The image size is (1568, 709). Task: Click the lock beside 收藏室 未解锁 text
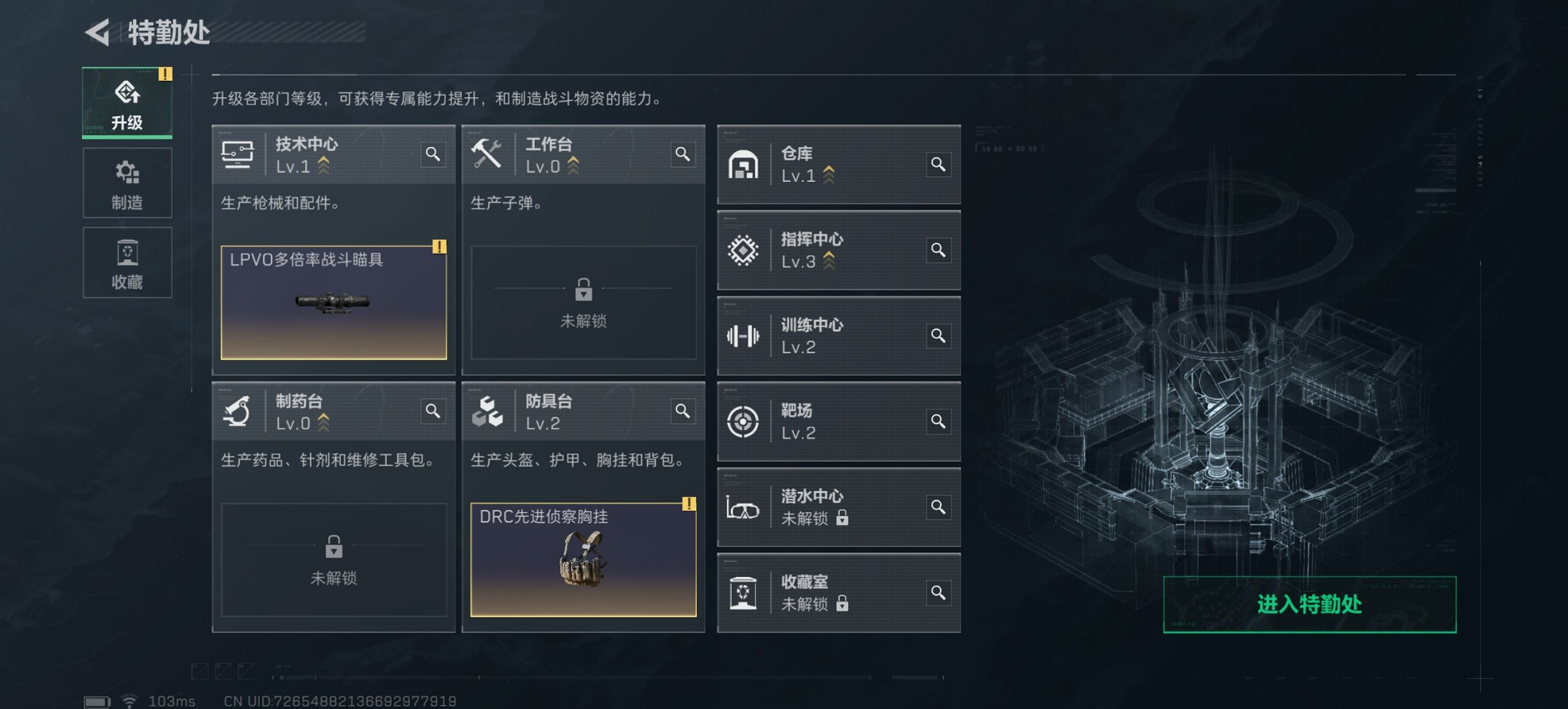pos(843,604)
